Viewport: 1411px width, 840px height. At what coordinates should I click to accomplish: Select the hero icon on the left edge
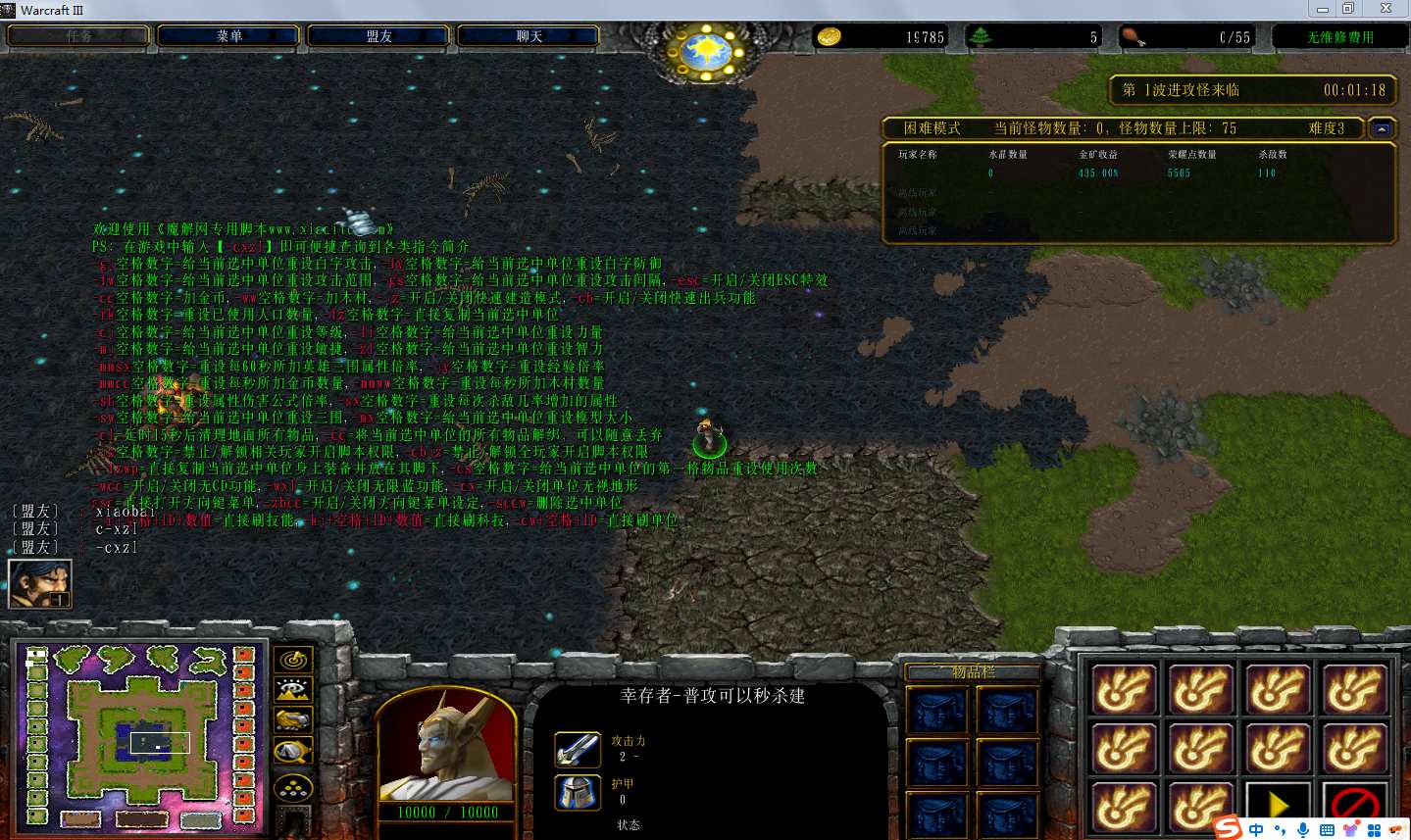(x=40, y=584)
